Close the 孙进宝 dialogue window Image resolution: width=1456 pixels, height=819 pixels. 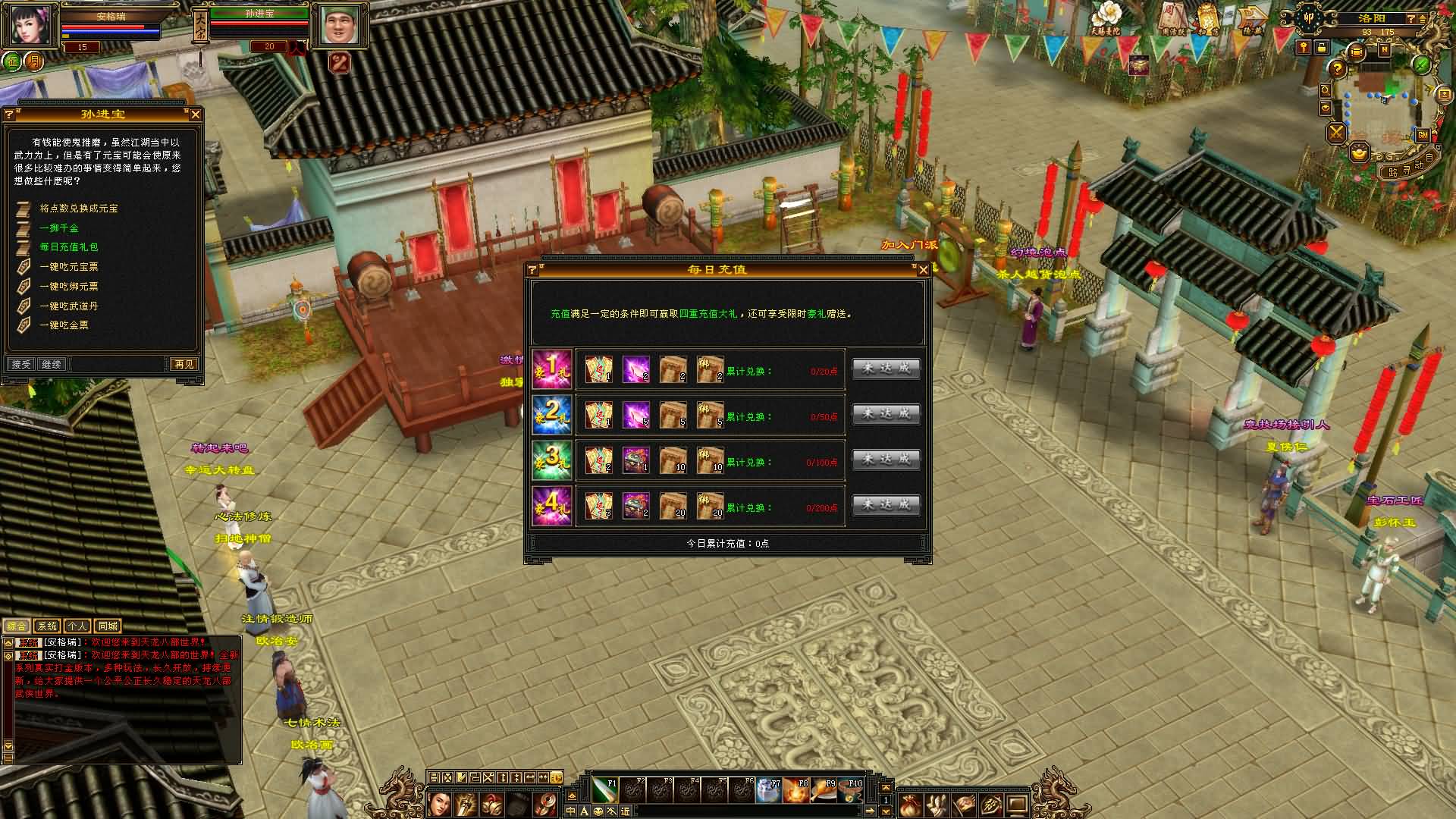tap(196, 115)
